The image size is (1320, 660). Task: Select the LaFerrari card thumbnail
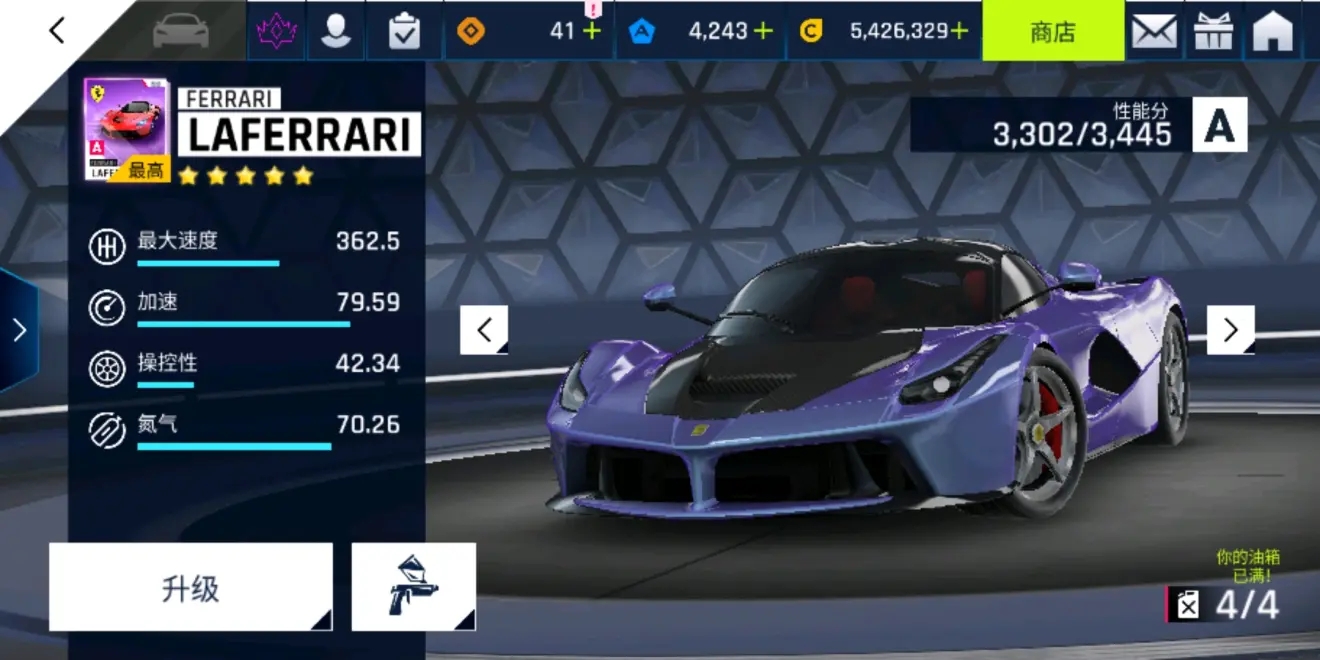[x=126, y=130]
